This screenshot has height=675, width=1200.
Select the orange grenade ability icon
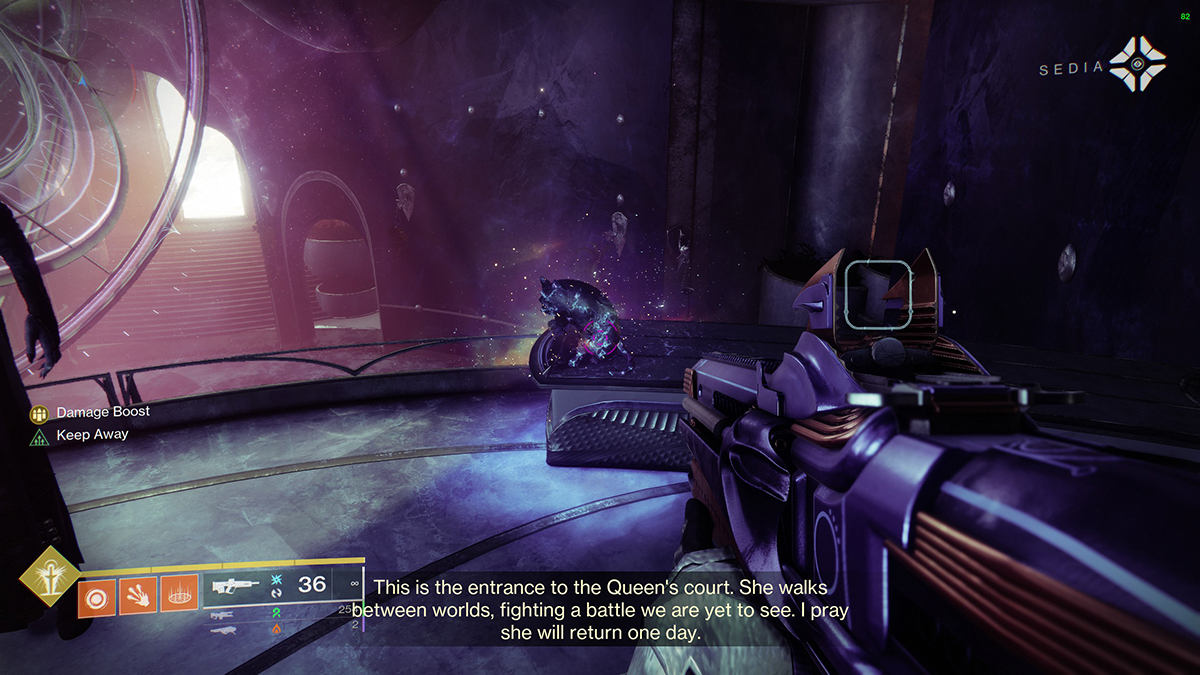[x=98, y=597]
